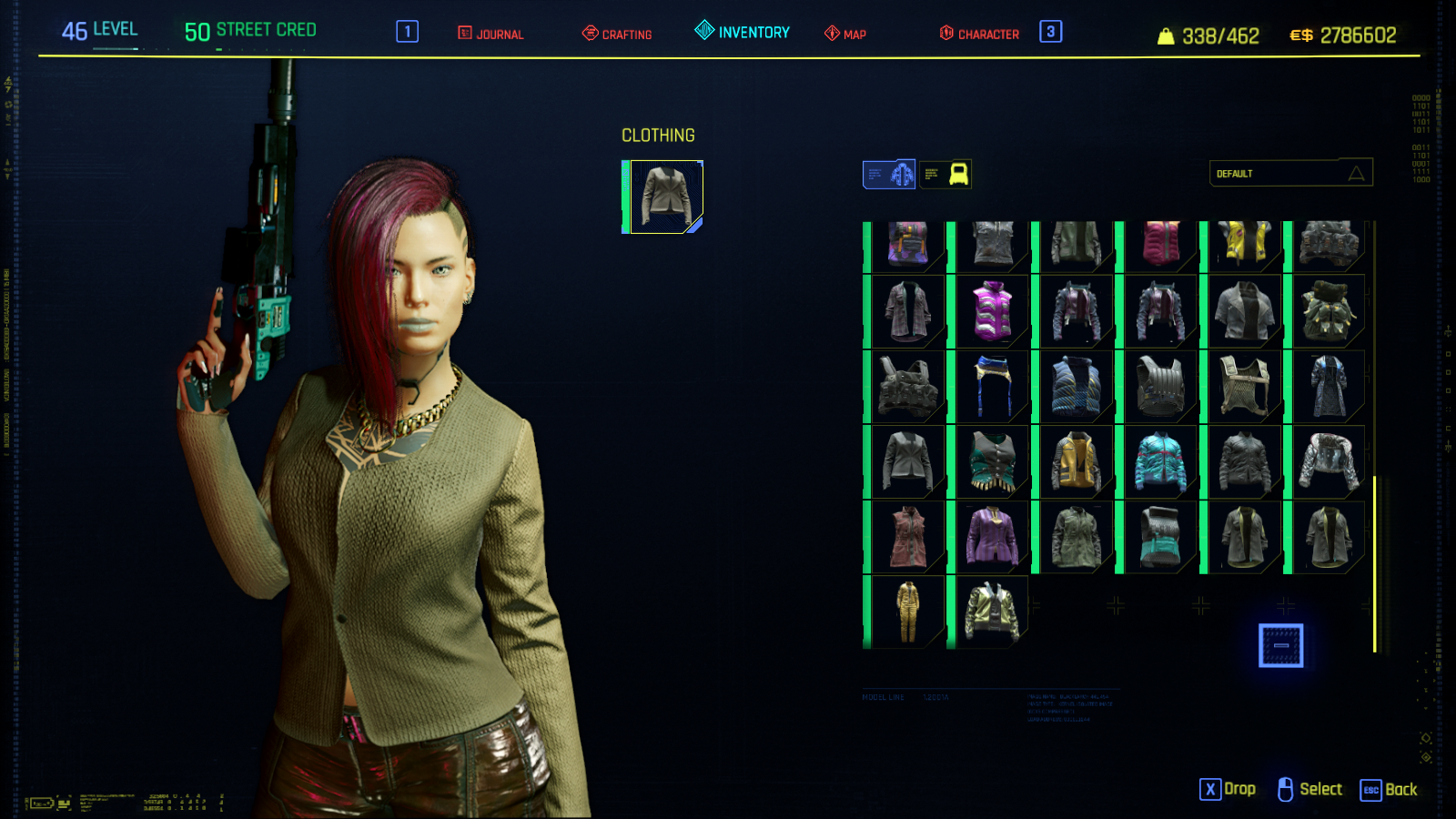Select the dark red sleeveless vest
1456x819 pixels.
pos(907,537)
